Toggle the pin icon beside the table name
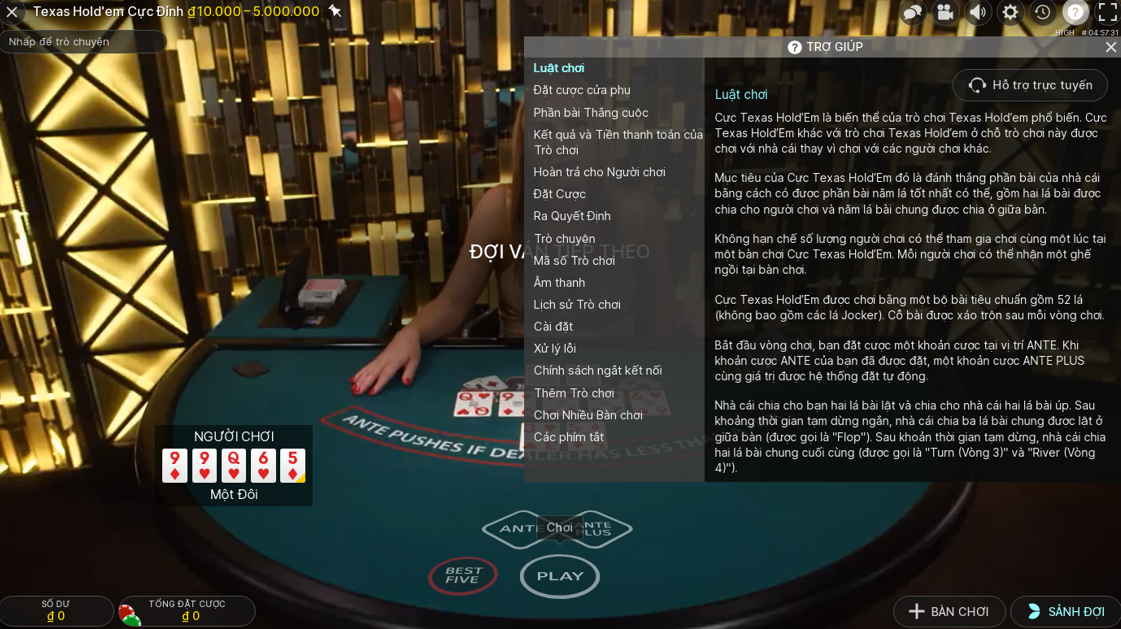This screenshot has width=1121, height=629. pos(335,11)
